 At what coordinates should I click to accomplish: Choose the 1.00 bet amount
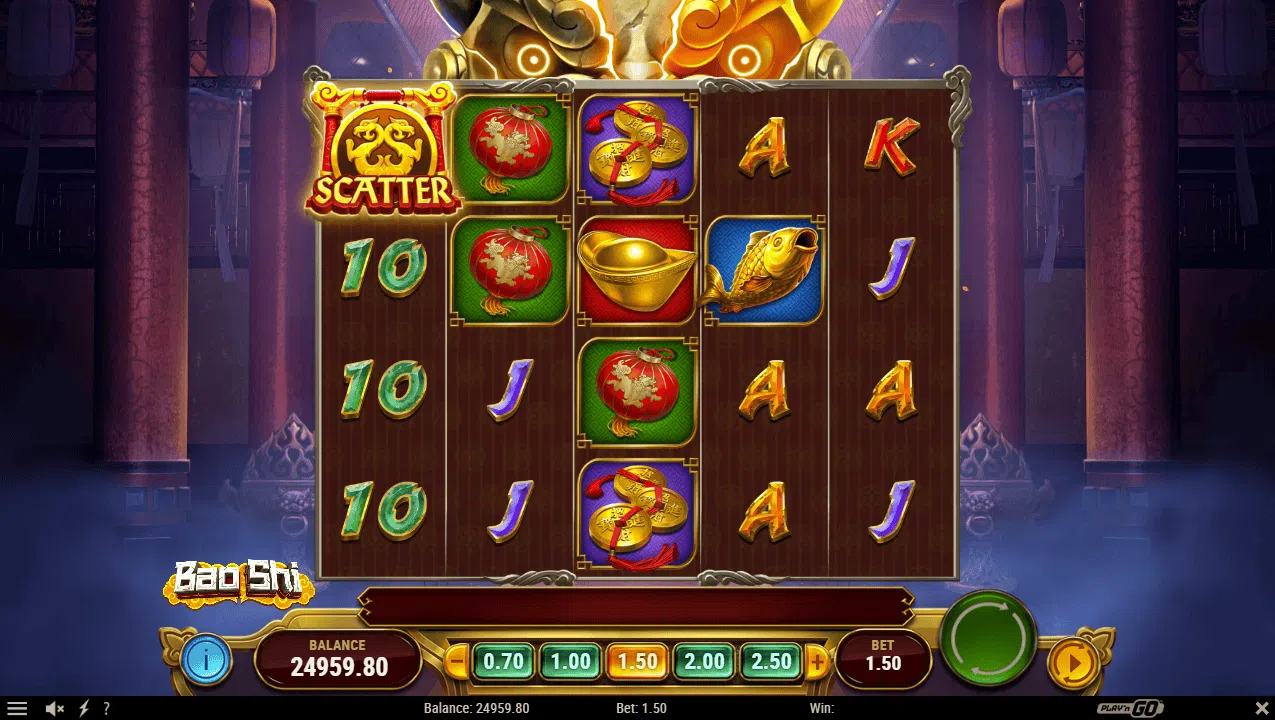pos(570,661)
